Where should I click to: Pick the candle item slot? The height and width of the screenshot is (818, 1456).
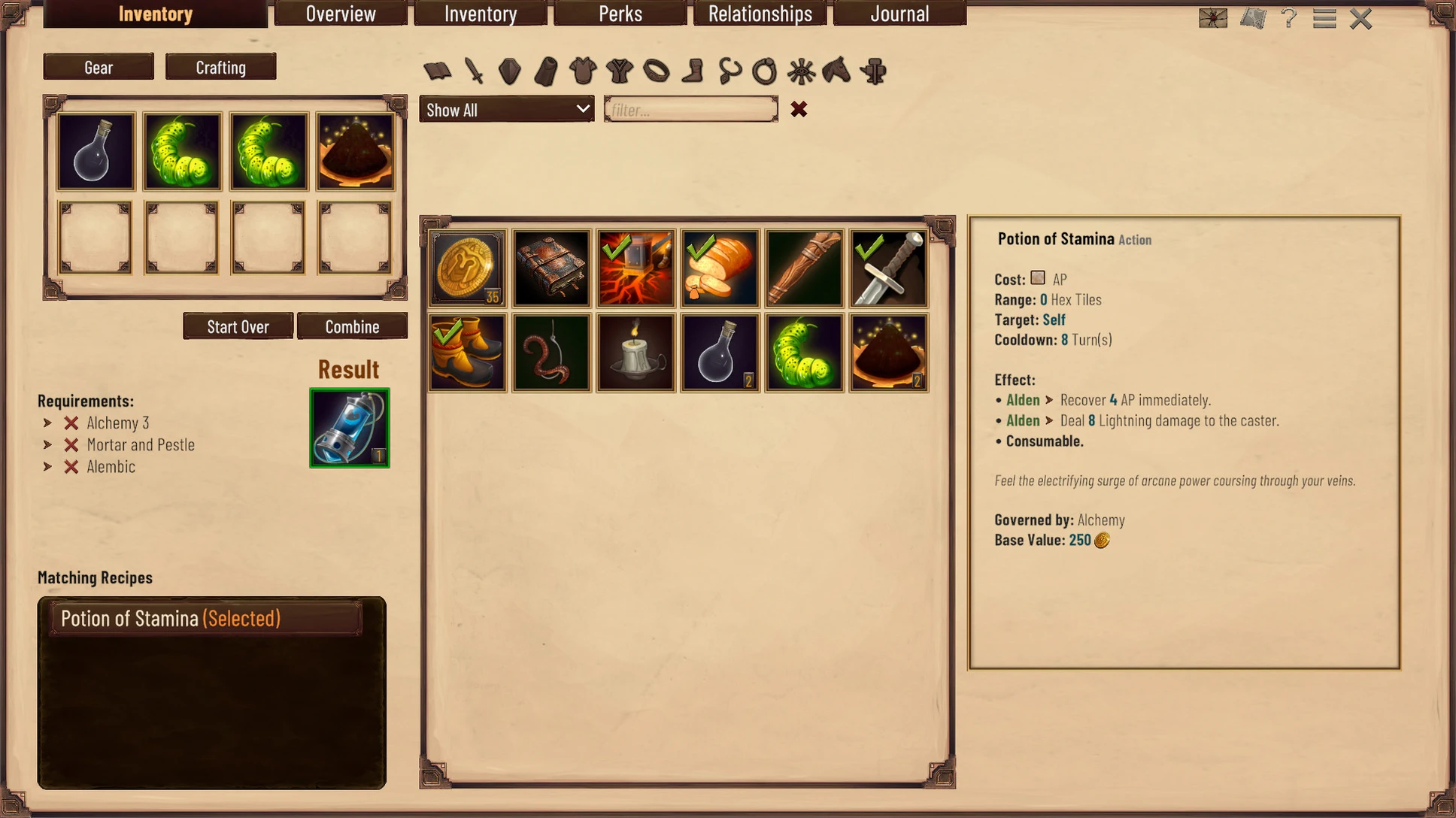pyautogui.click(x=635, y=353)
